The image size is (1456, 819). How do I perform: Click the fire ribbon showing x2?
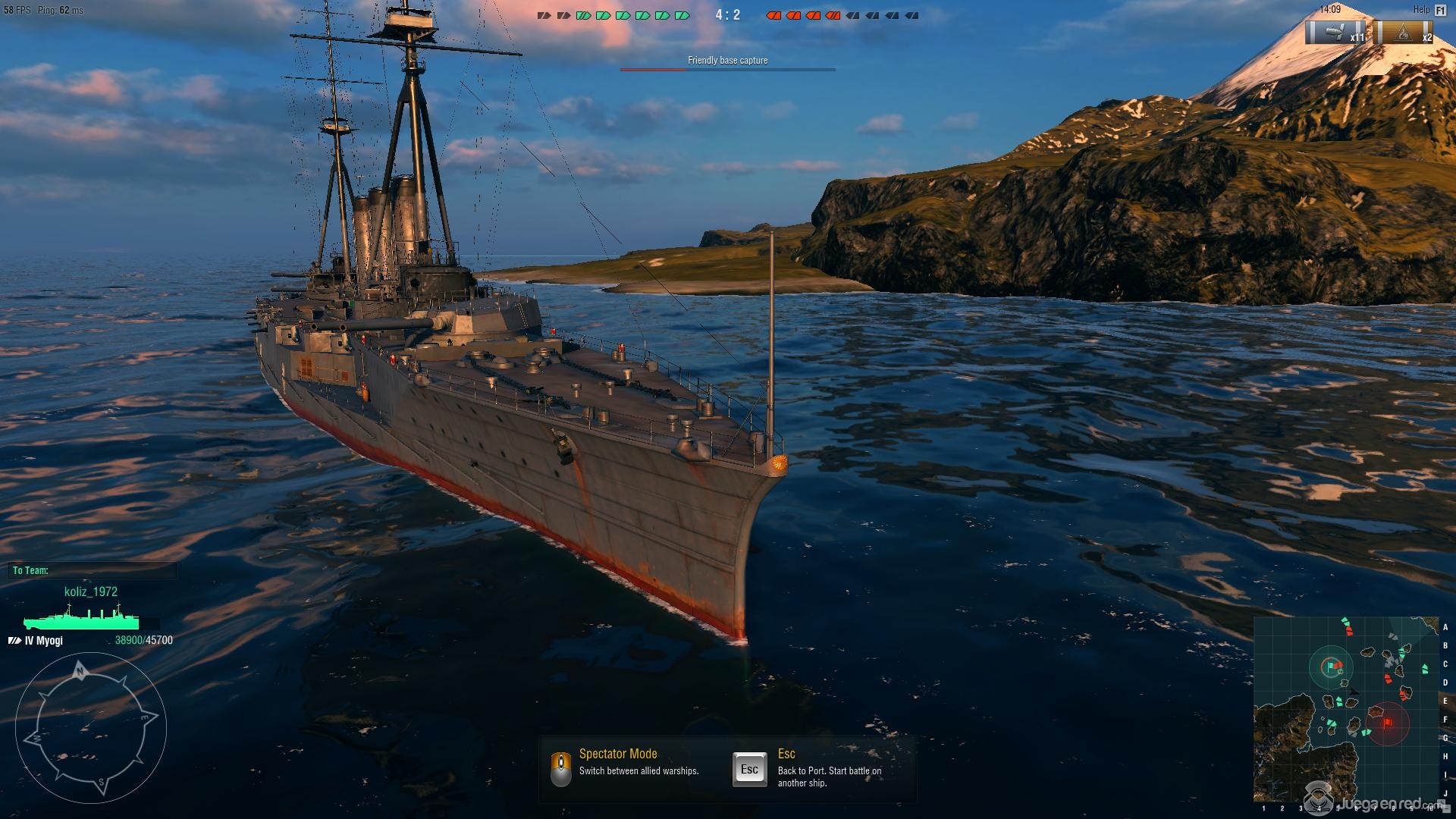pos(1405,33)
